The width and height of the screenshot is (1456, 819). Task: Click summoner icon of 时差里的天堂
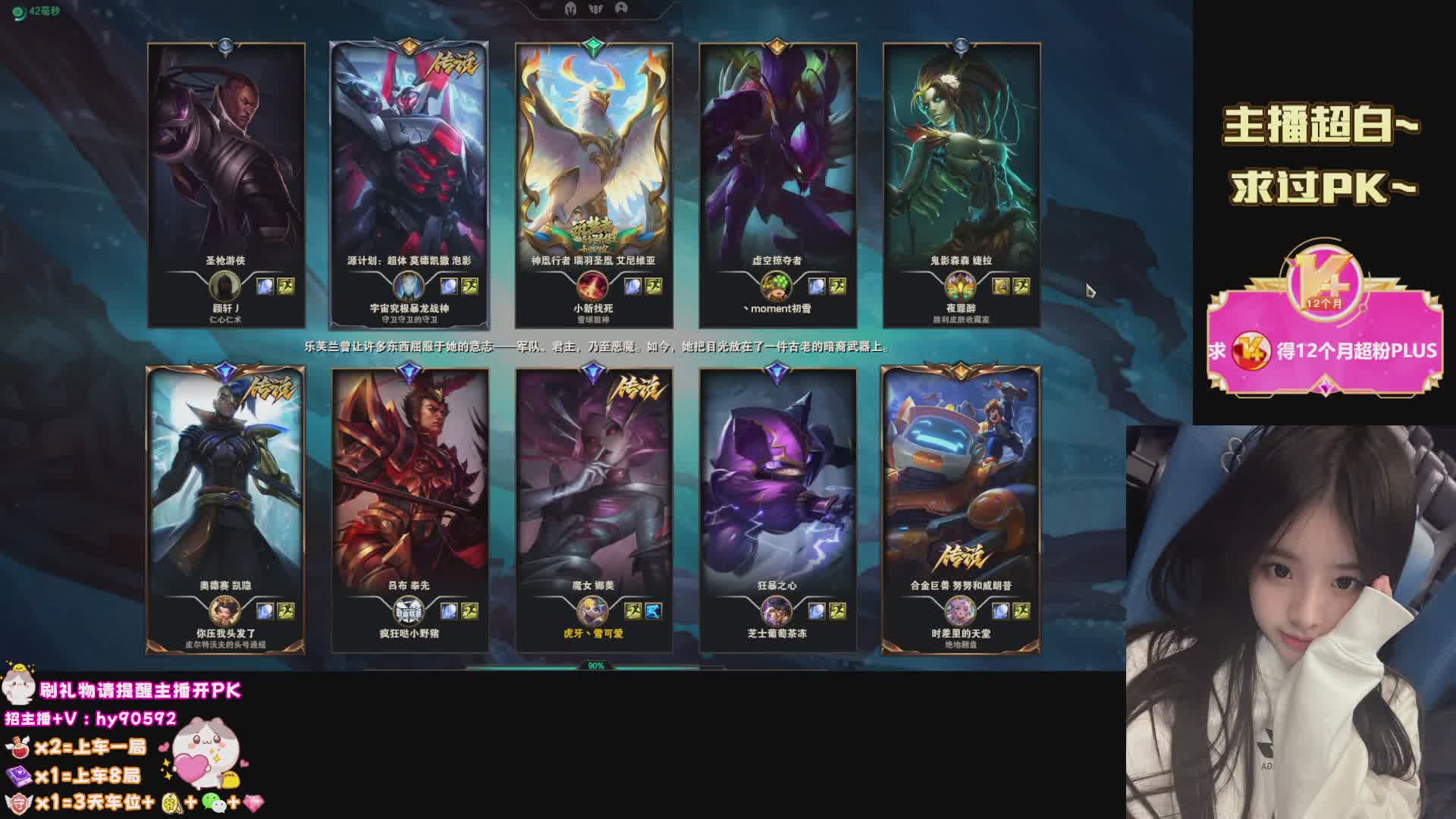[x=959, y=611]
